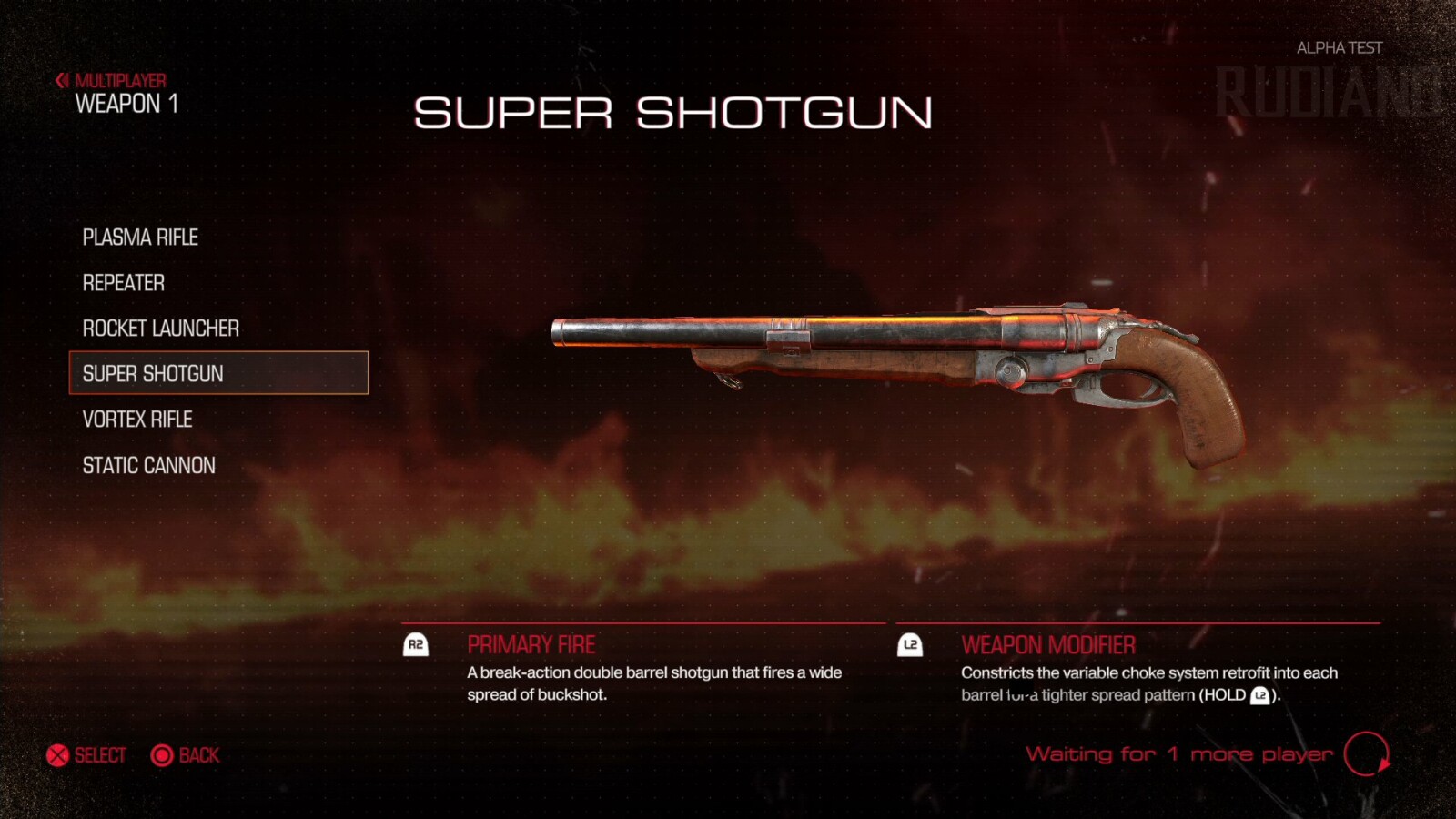Viewport: 1456px width, 819px height.
Task: Click the Waiting for 1 more player text
Action: (1178, 754)
